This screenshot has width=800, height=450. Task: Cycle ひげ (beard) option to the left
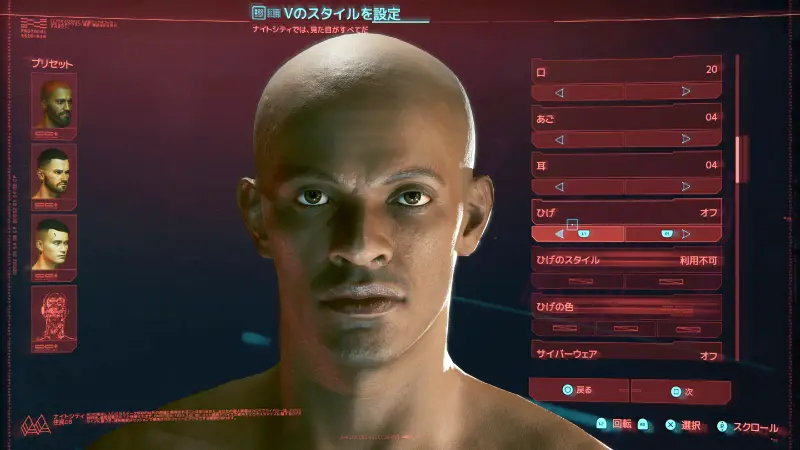coord(559,234)
